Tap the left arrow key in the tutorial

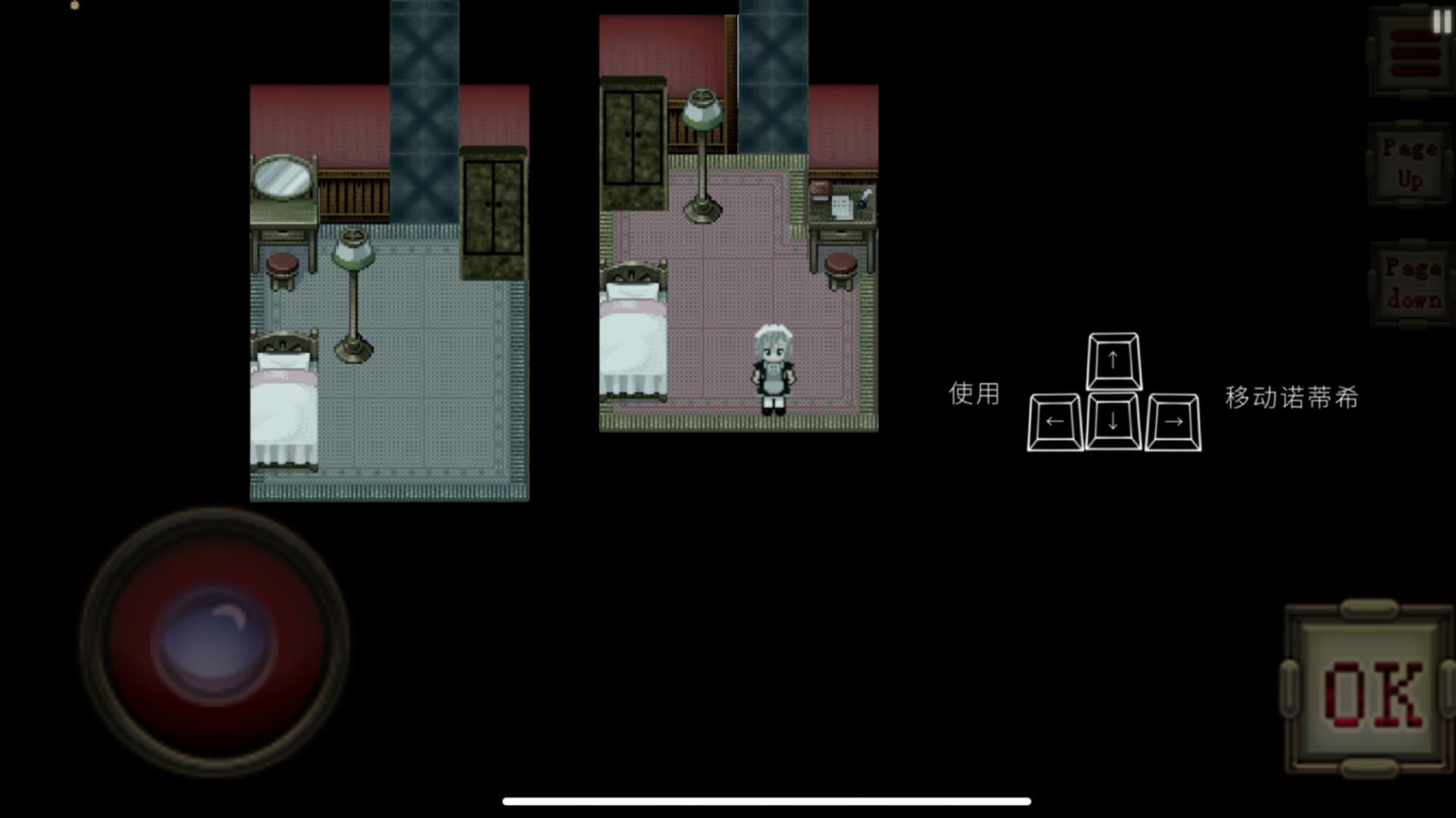click(1055, 422)
